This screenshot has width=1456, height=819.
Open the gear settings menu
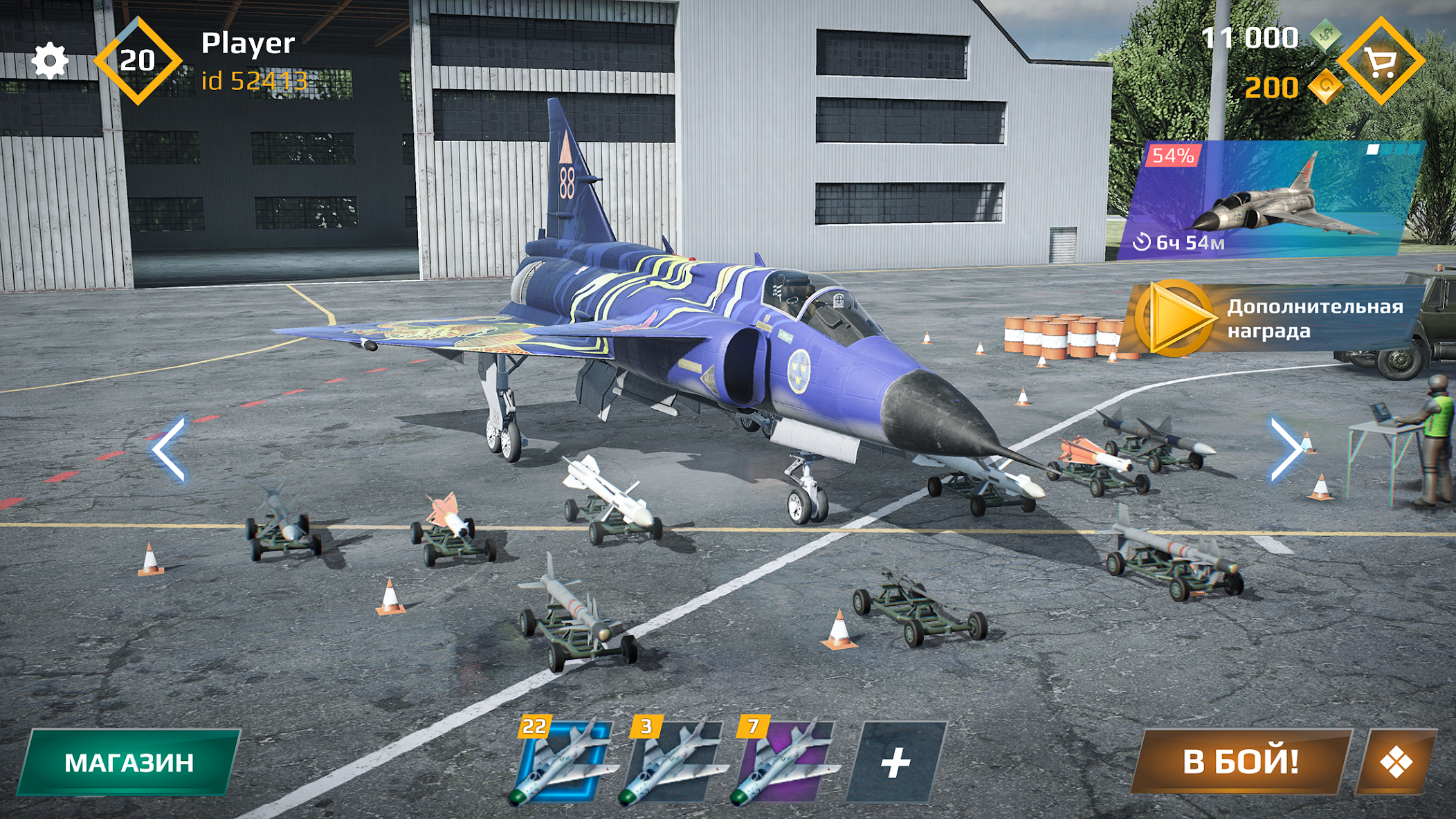coord(50,62)
